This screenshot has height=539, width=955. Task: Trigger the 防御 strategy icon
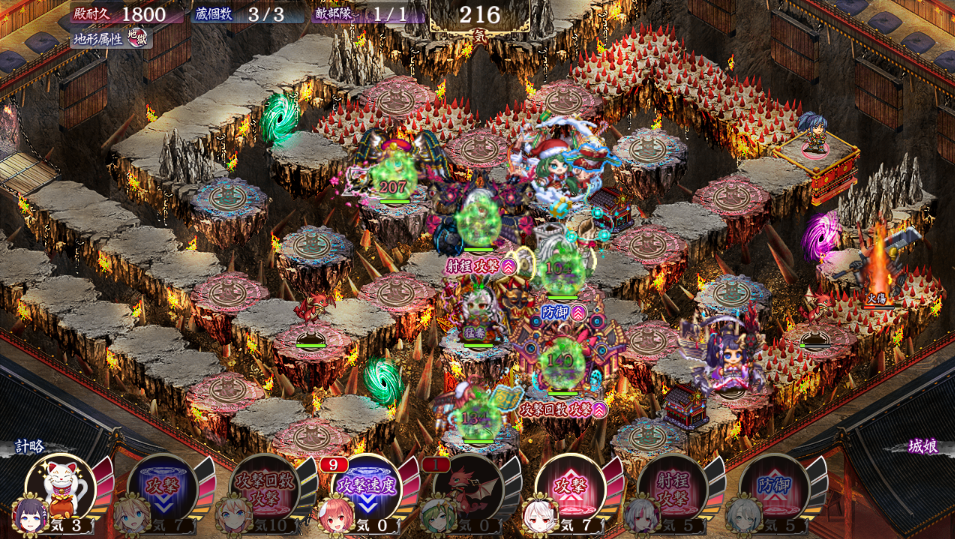click(774, 485)
